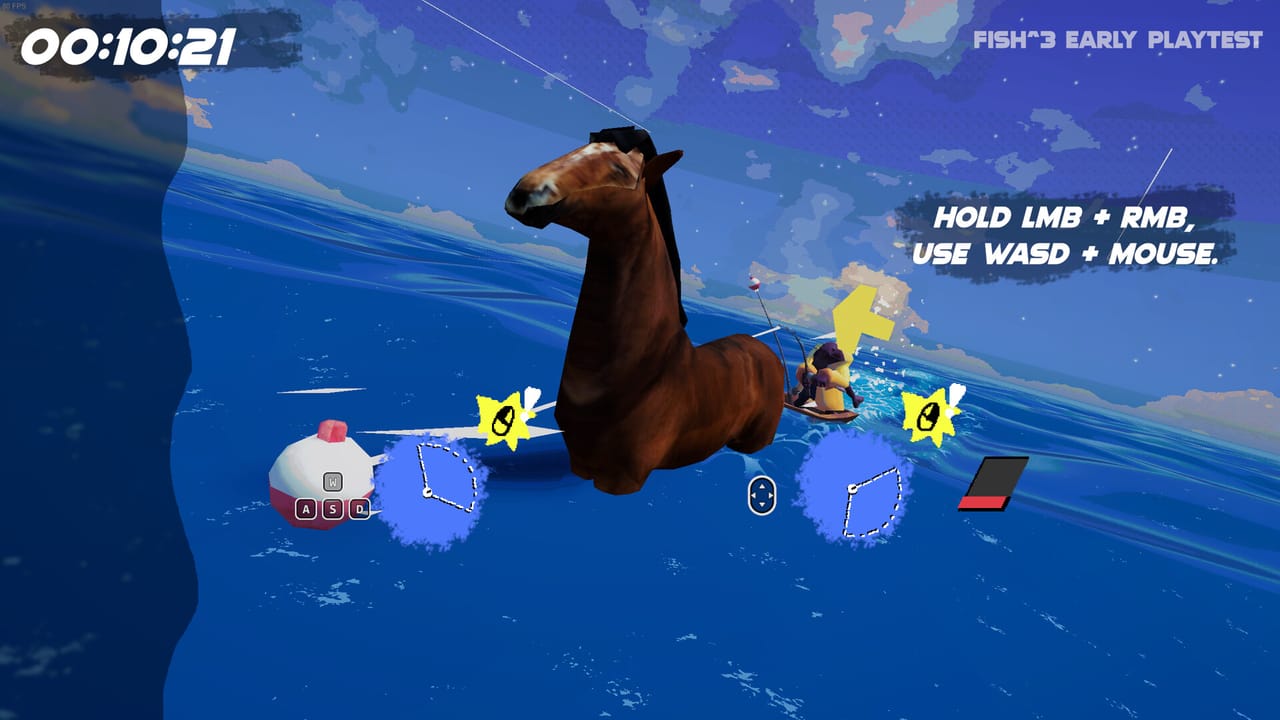Open the HOLD LMB + RMB instruction banner

[1064, 215]
